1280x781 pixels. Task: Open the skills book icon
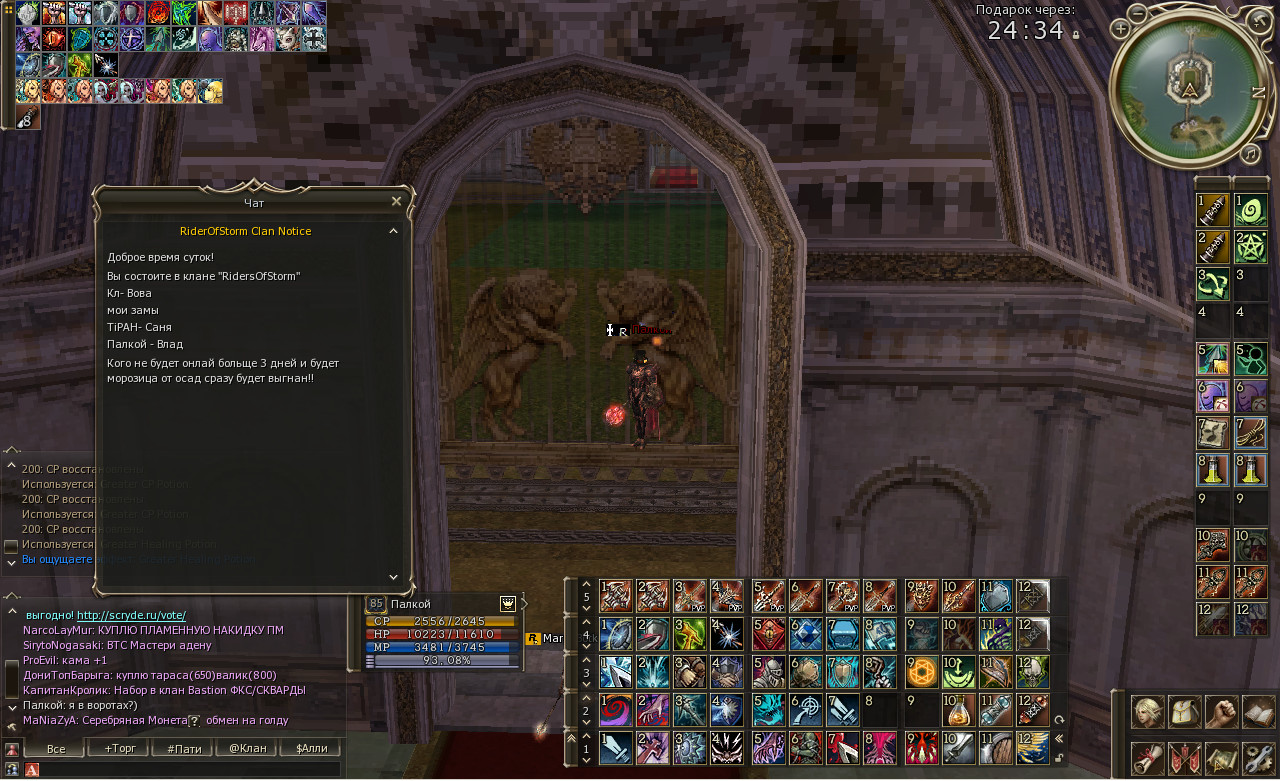coord(1258,712)
